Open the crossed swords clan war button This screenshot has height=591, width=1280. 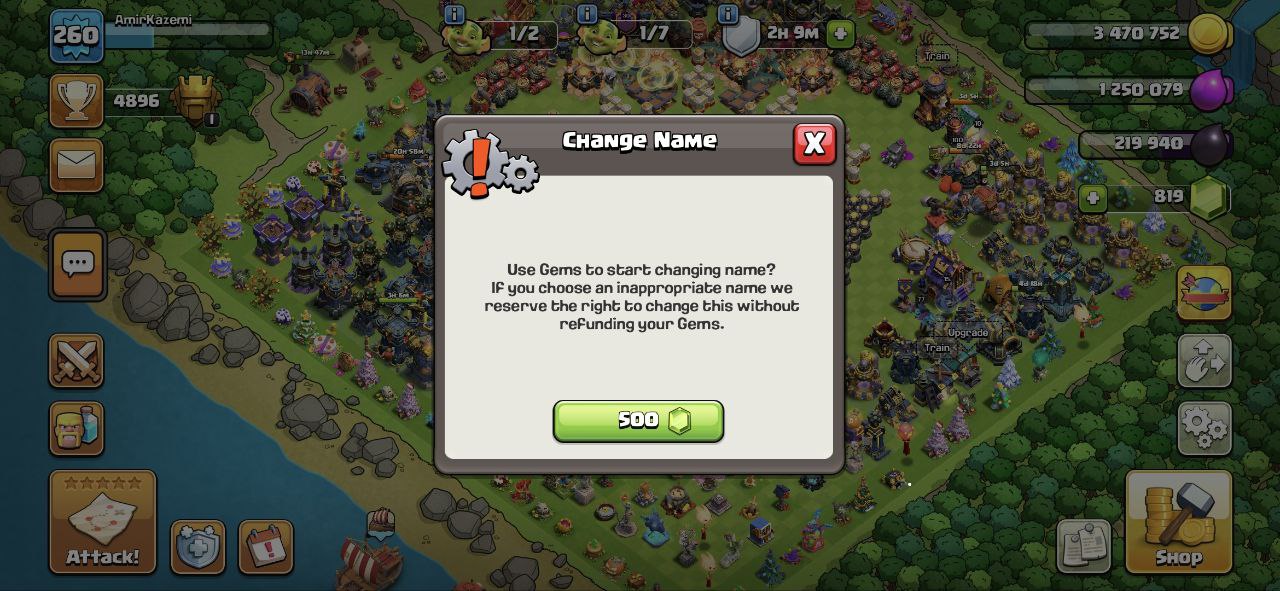pyautogui.click(x=77, y=361)
